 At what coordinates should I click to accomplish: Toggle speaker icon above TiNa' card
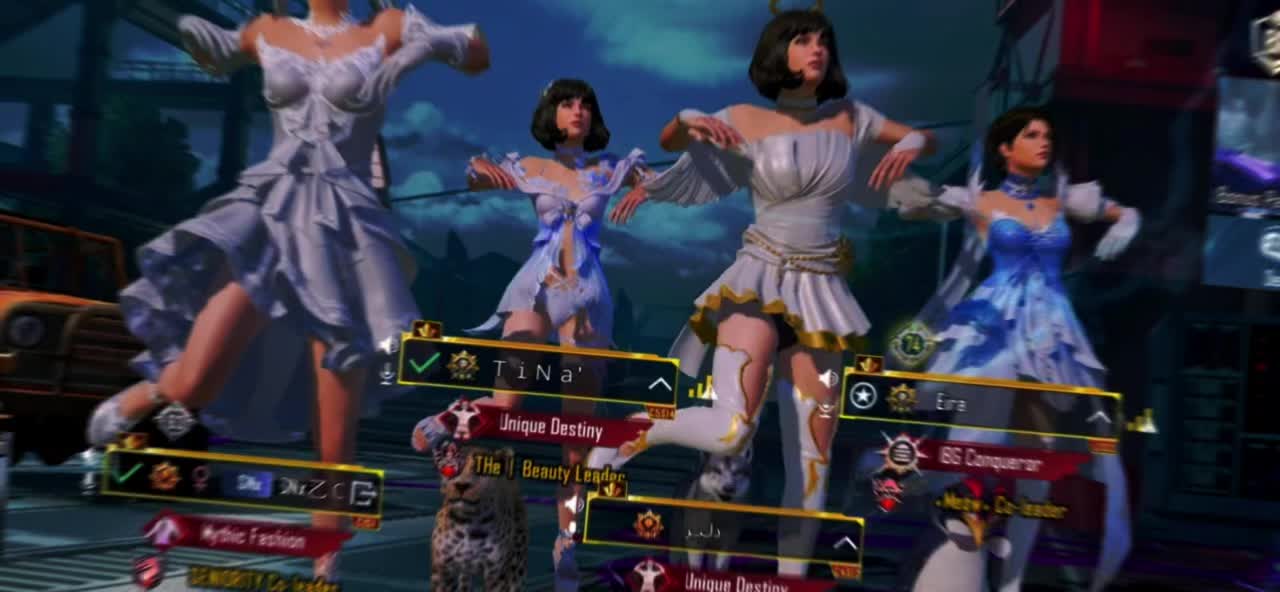[386, 345]
